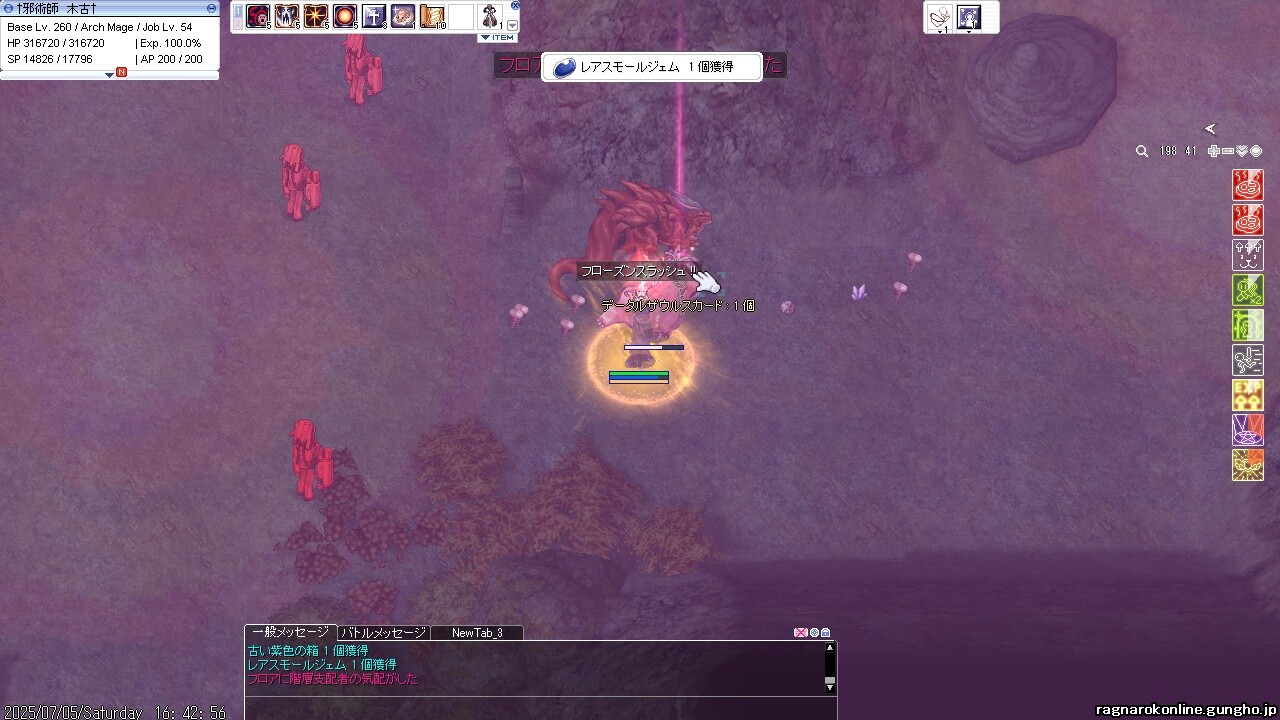Click the レアスモールジェム item pickup notification
The image size is (1280, 720).
point(652,67)
